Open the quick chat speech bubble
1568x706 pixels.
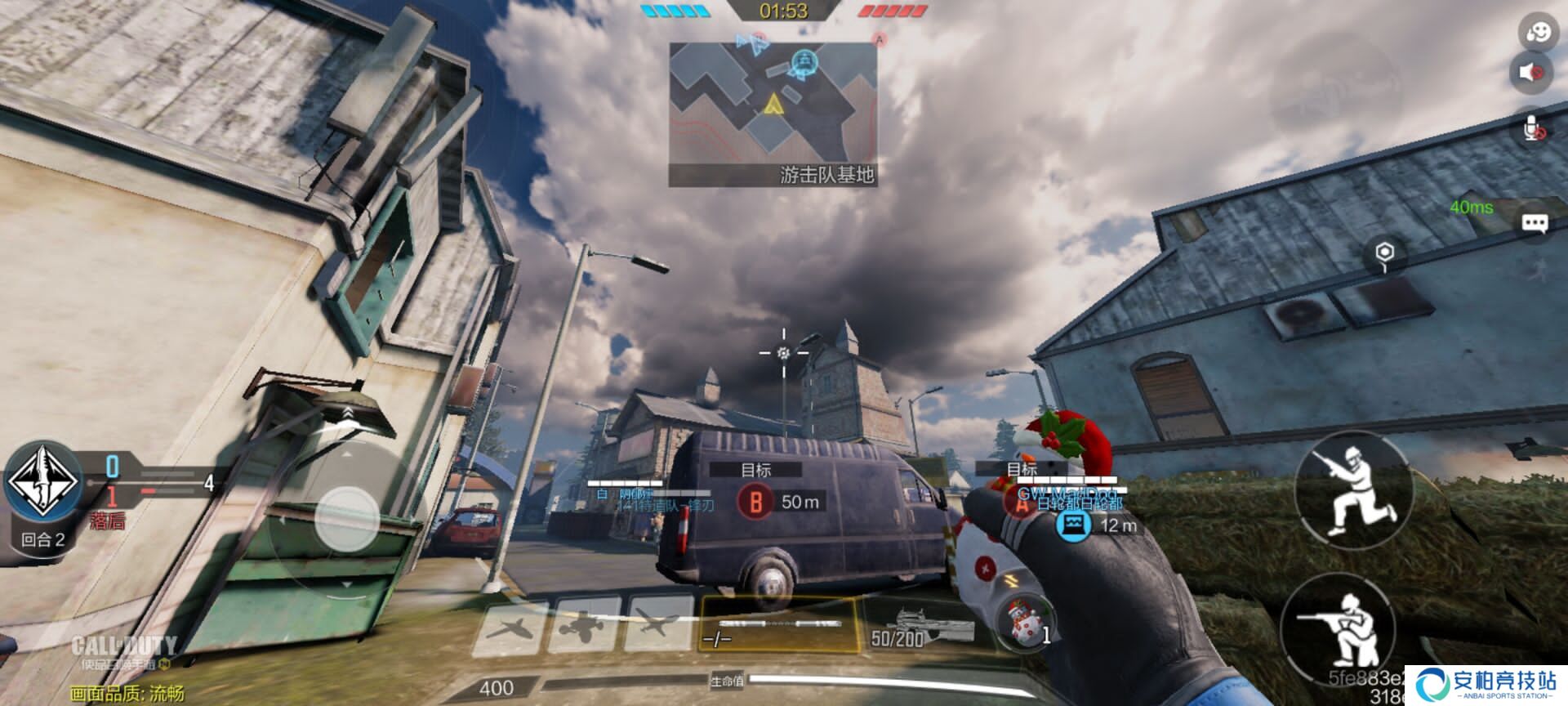point(1535,223)
